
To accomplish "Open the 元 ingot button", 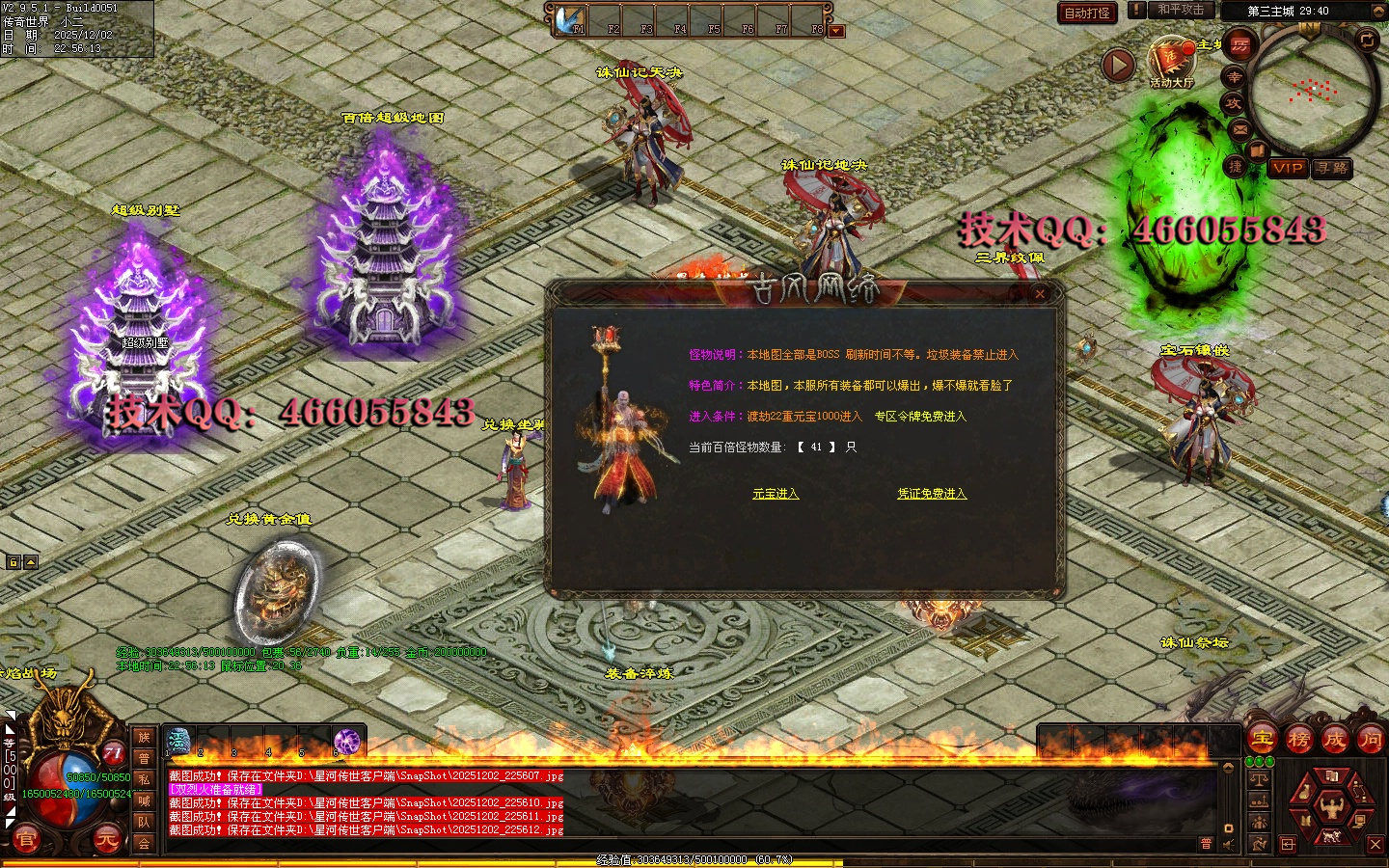I will point(106,840).
